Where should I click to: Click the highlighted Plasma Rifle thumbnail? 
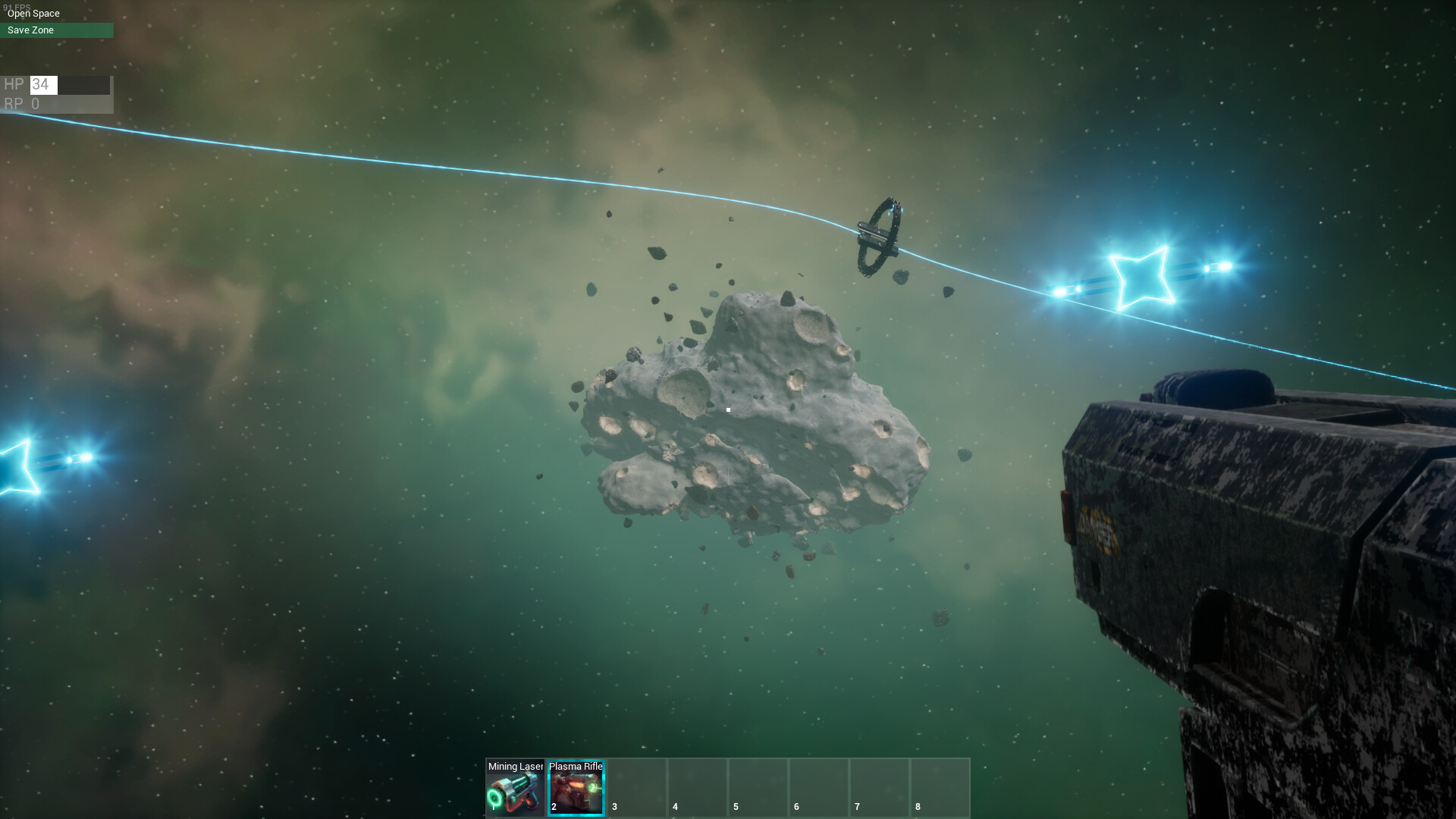[576, 795]
